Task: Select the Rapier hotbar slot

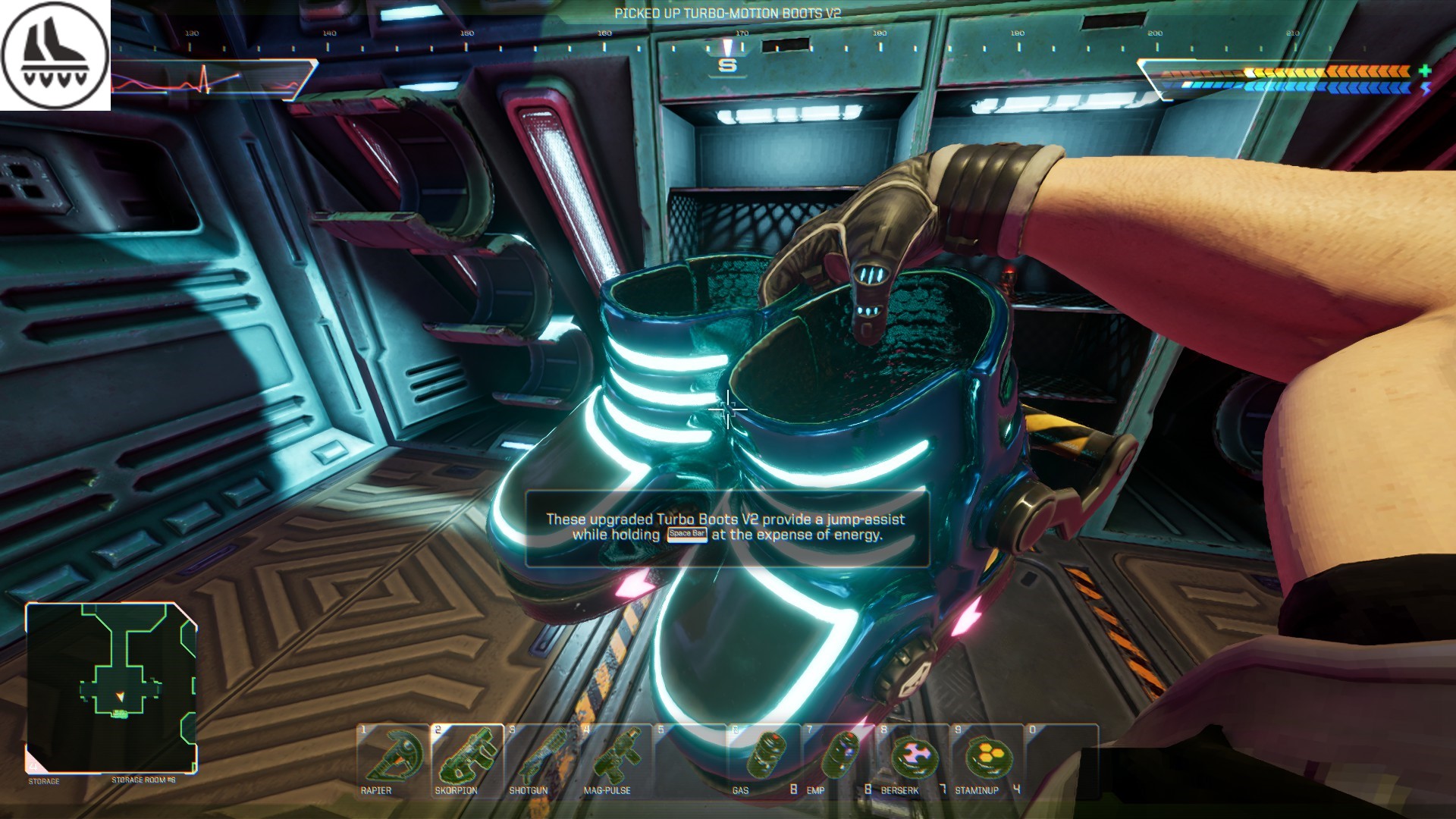Action: pyautogui.click(x=393, y=758)
